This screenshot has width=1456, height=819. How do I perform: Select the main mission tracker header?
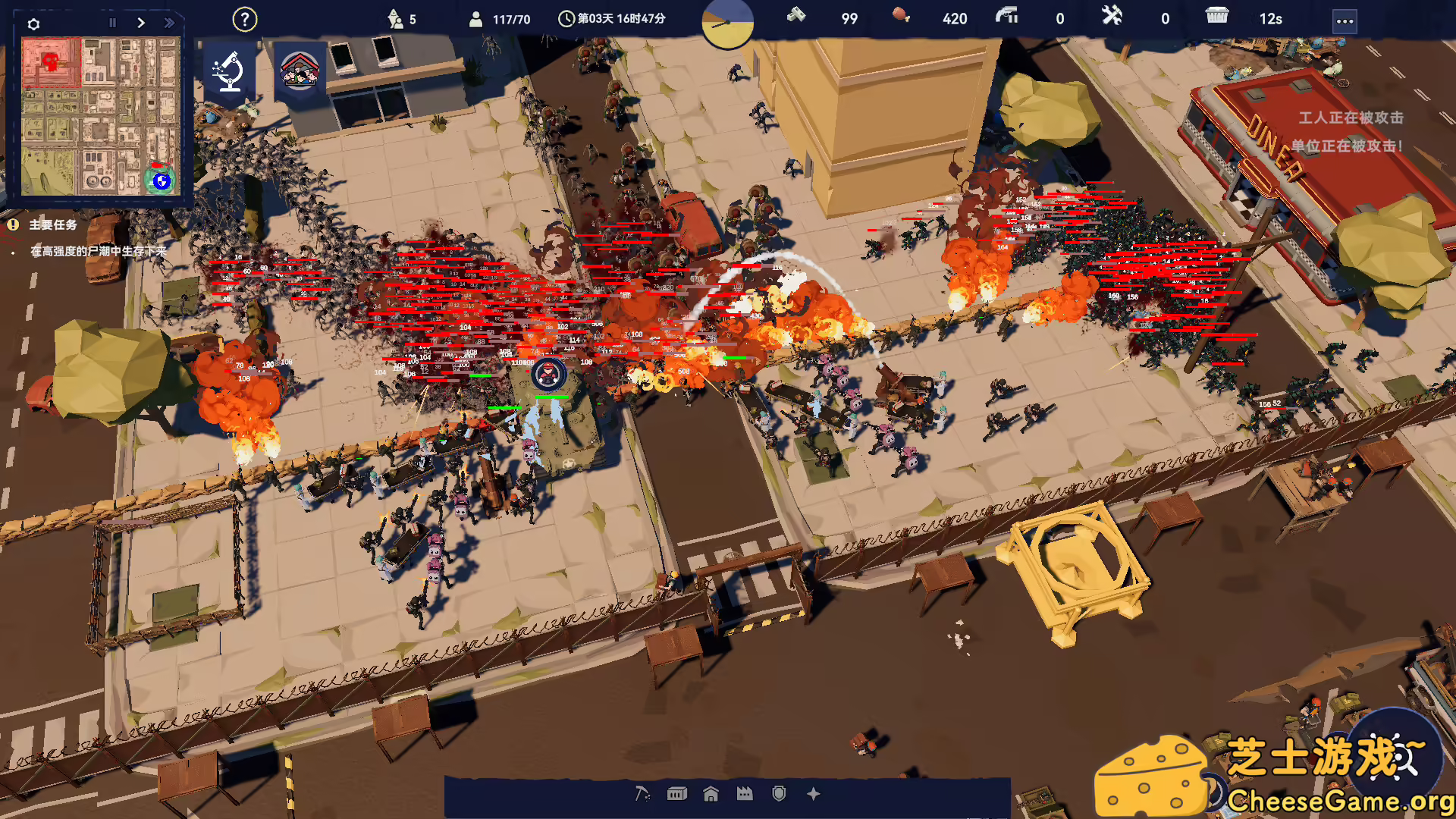tap(53, 225)
